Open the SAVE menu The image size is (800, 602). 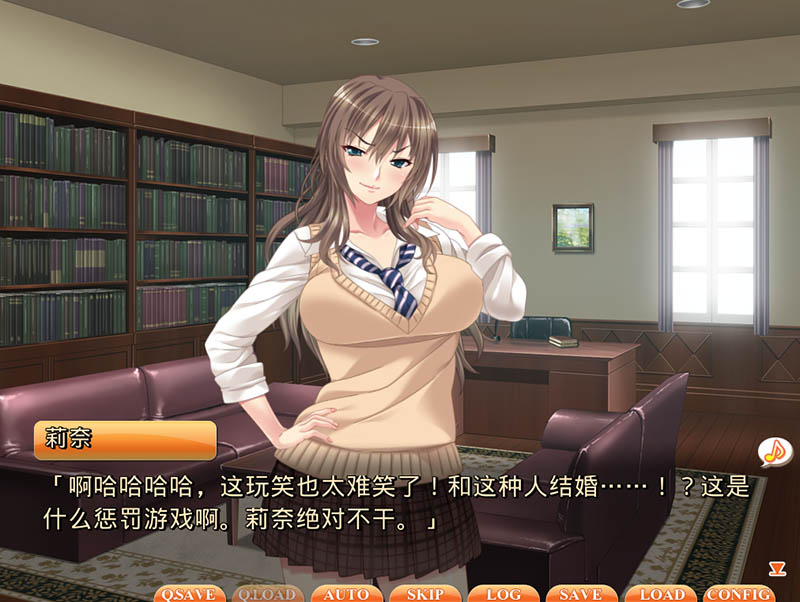point(581,594)
